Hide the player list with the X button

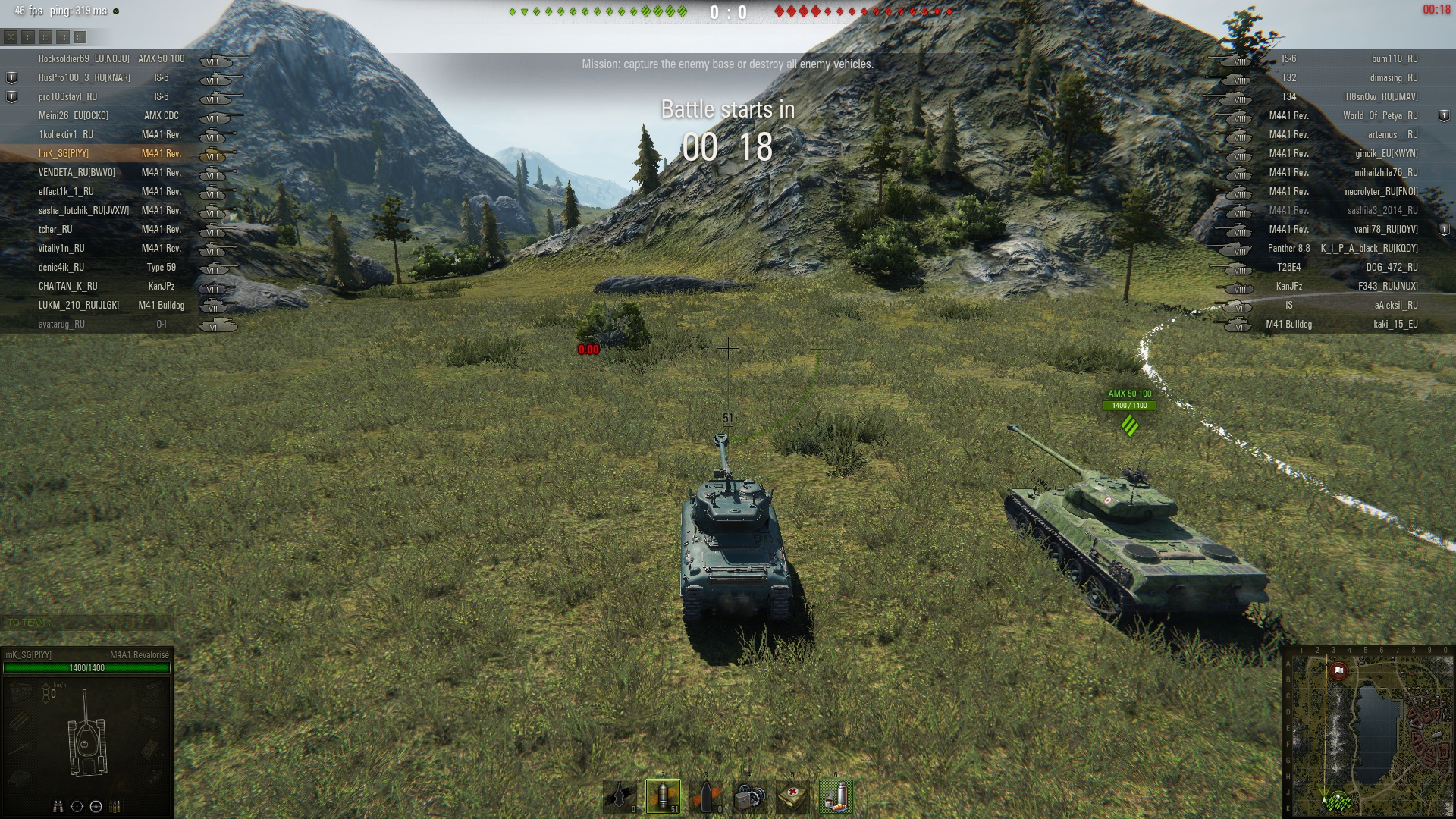point(11,36)
